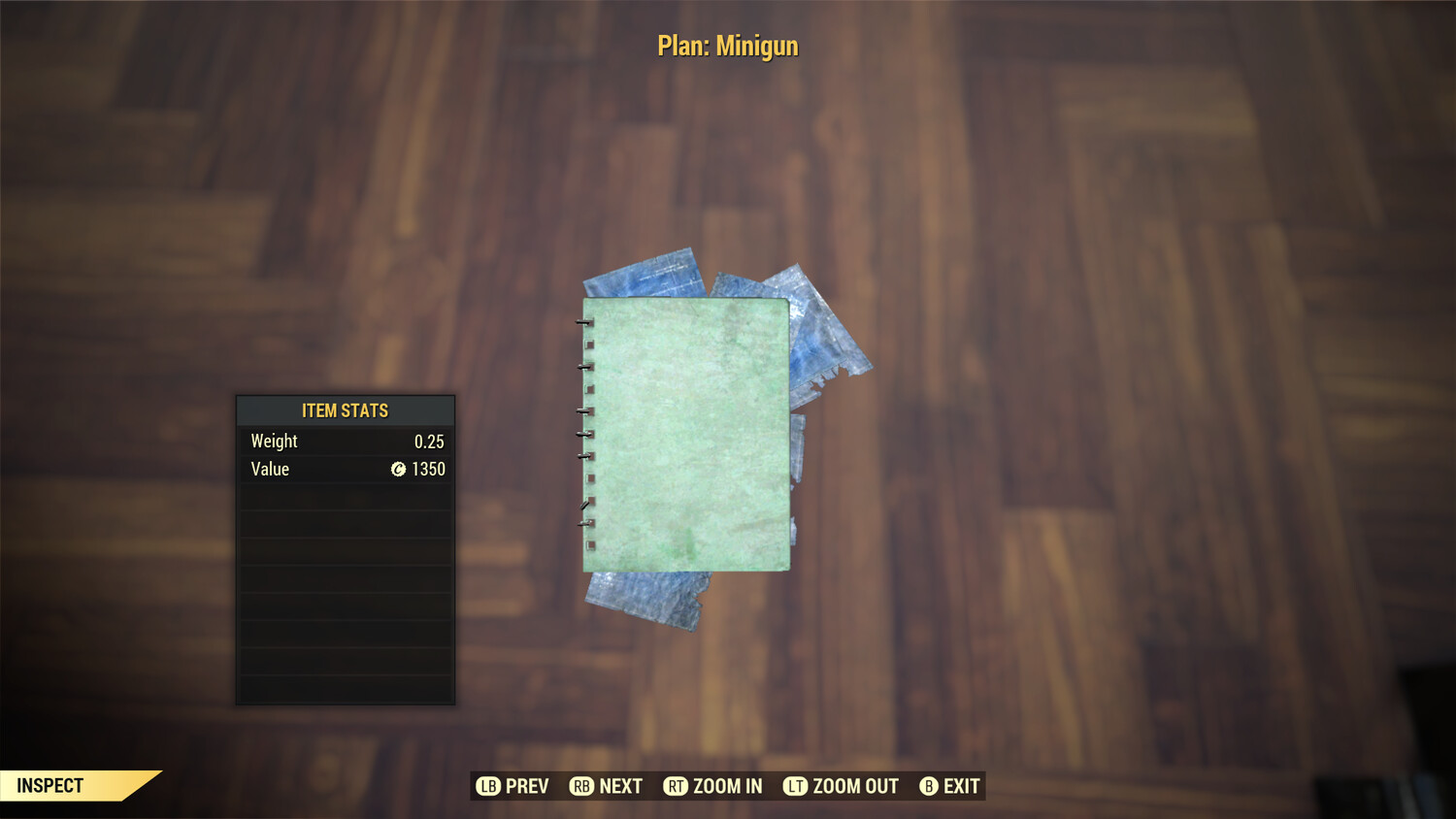Image resolution: width=1456 pixels, height=819 pixels.
Task: Expand the empty row under Value
Action: click(x=345, y=498)
